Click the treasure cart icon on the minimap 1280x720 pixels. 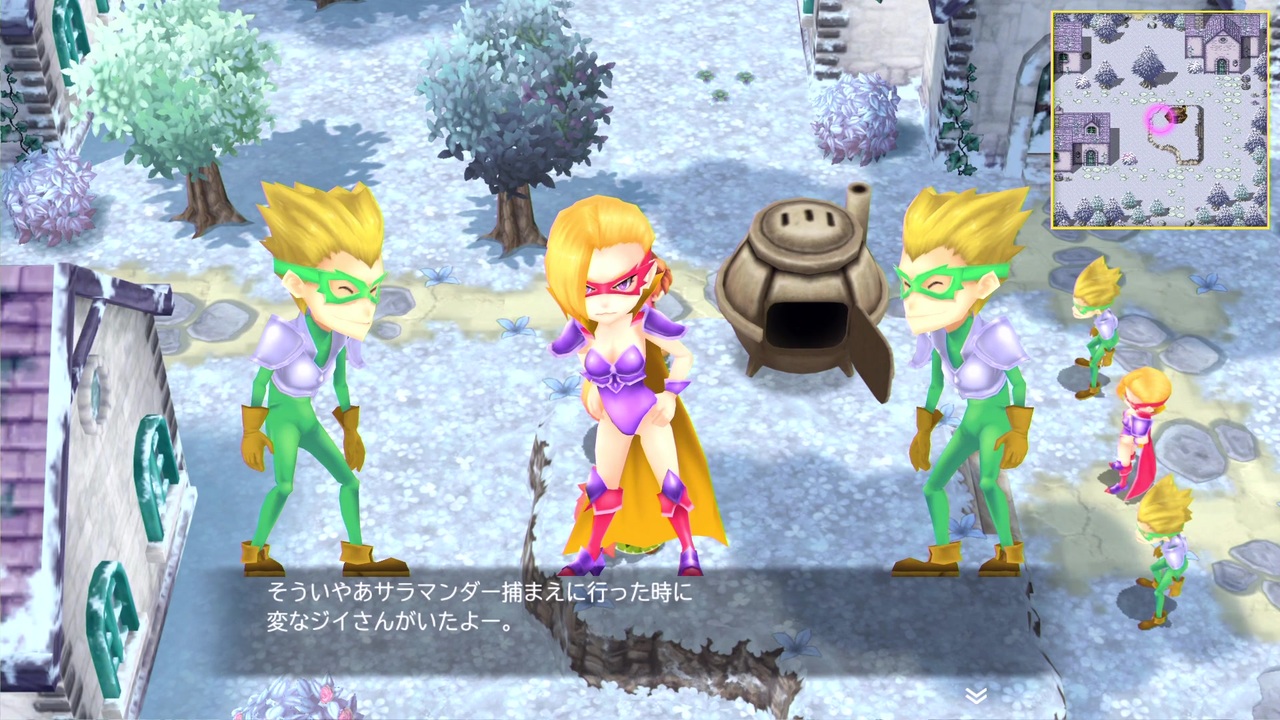(1178, 116)
